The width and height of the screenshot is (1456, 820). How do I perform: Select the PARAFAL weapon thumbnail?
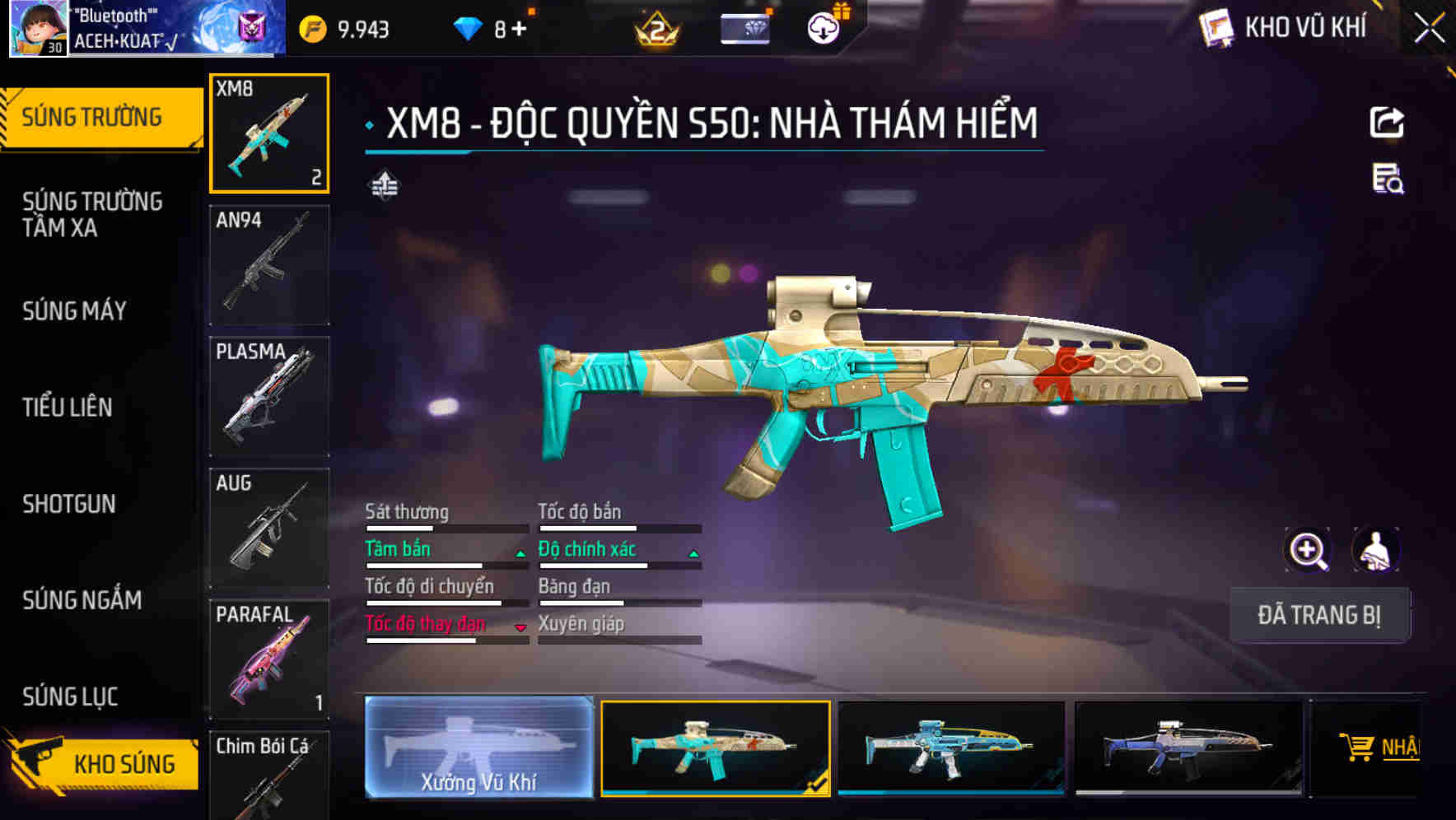[x=268, y=659]
